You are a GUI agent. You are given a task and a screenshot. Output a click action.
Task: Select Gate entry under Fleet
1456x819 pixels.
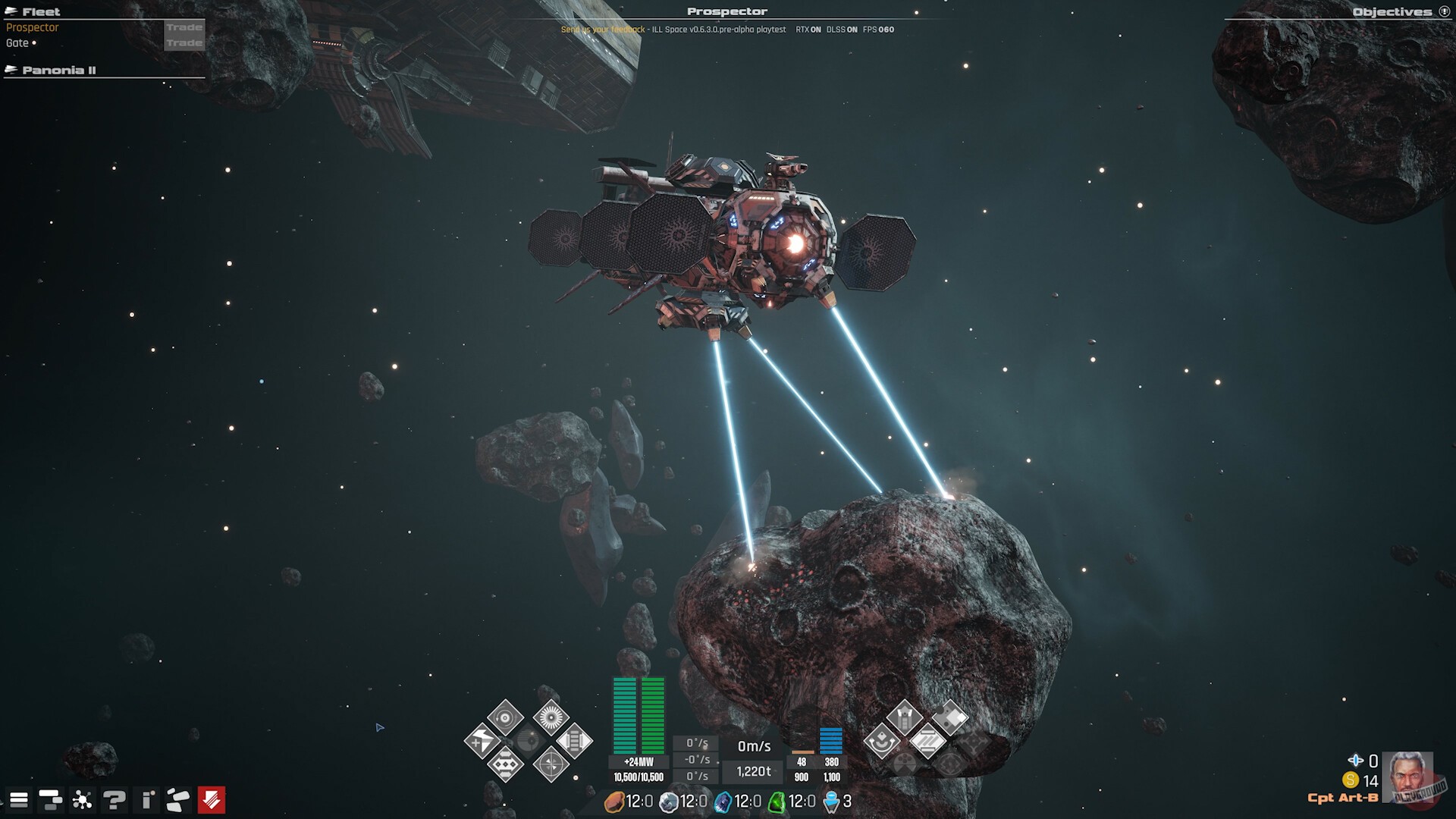[x=19, y=43]
